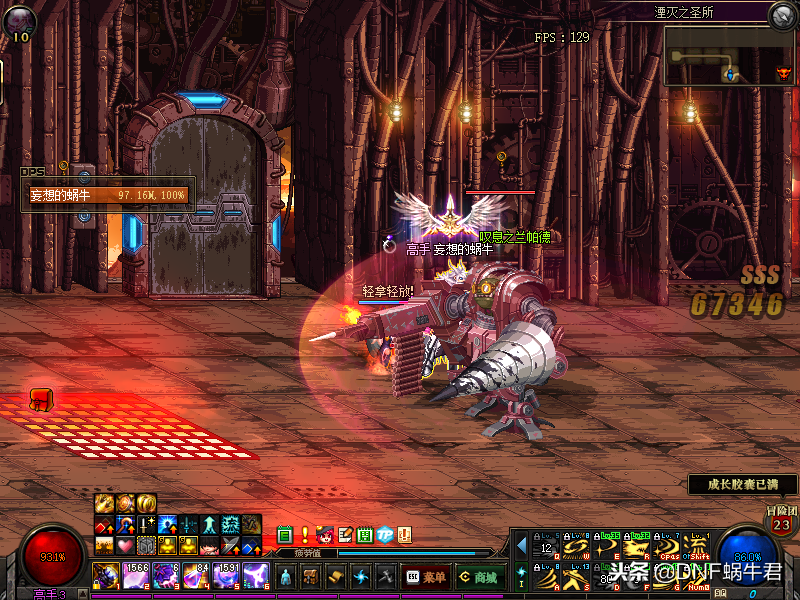Use the quick slot item showing 1566
The image size is (800, 600).
(134, 576)
